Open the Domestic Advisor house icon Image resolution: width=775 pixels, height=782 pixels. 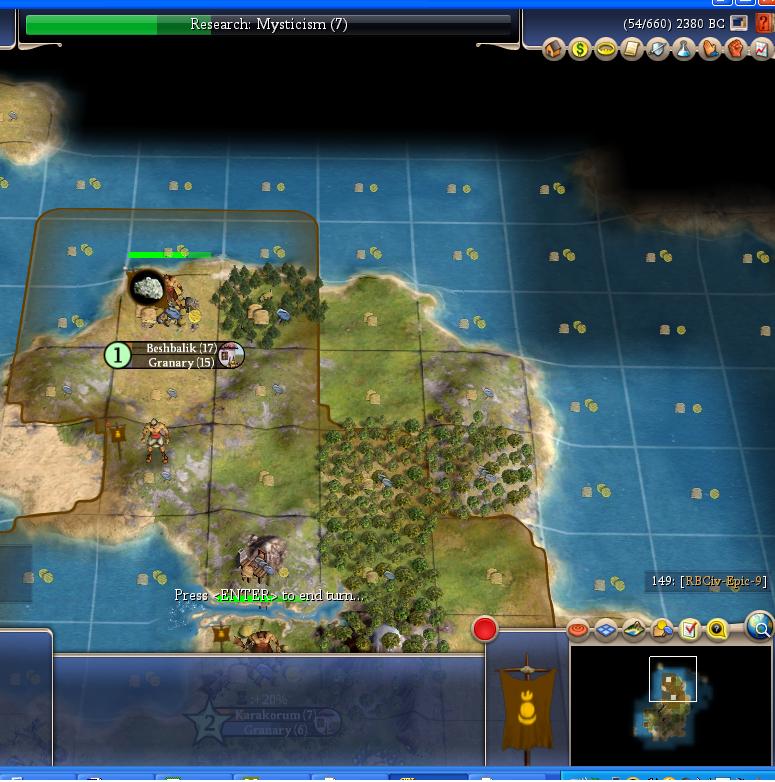(x=554, y=49)
